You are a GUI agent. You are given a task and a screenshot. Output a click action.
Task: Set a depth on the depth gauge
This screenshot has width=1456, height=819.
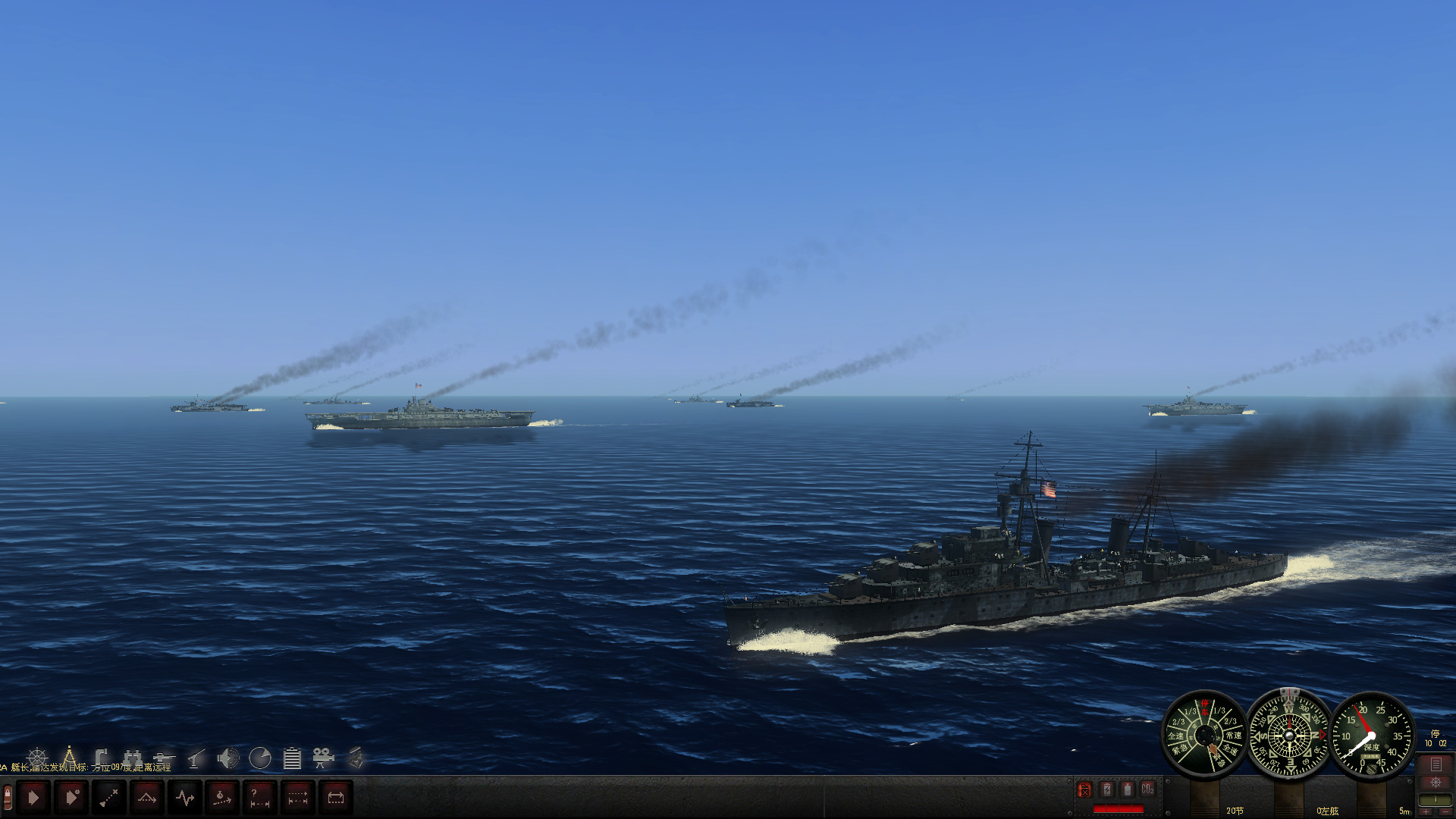click(1372, 736)
